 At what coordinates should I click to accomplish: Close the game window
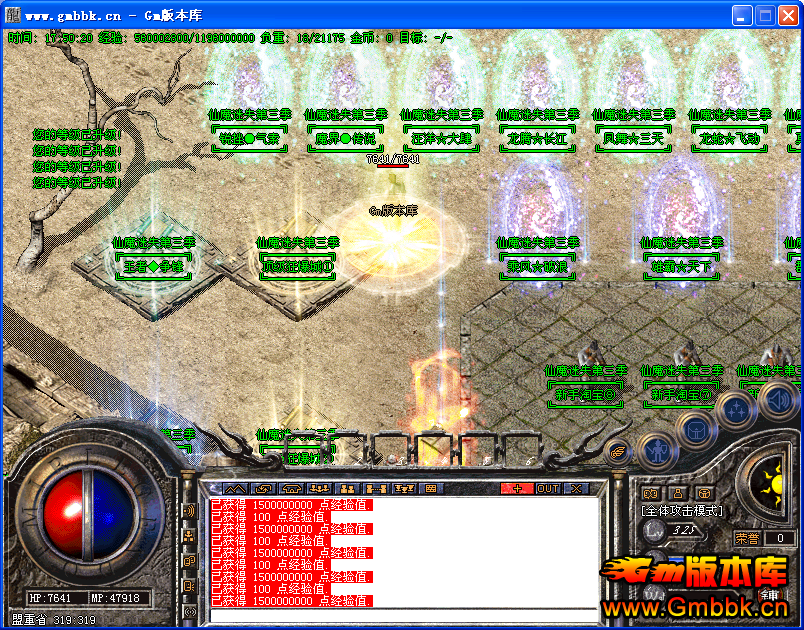coord(787,16)
